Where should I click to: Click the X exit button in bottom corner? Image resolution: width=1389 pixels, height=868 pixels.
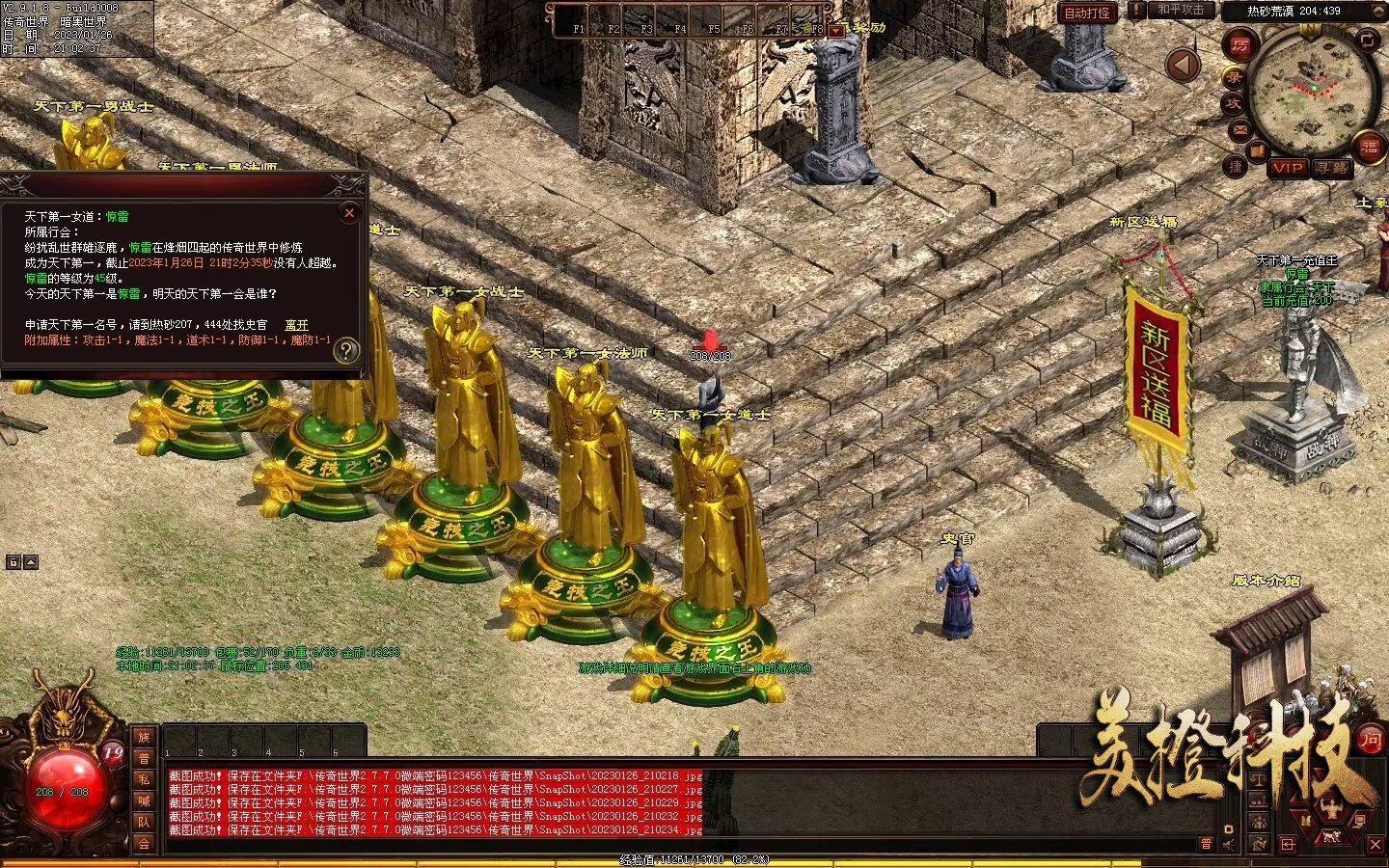click(x=1375, y=845)
